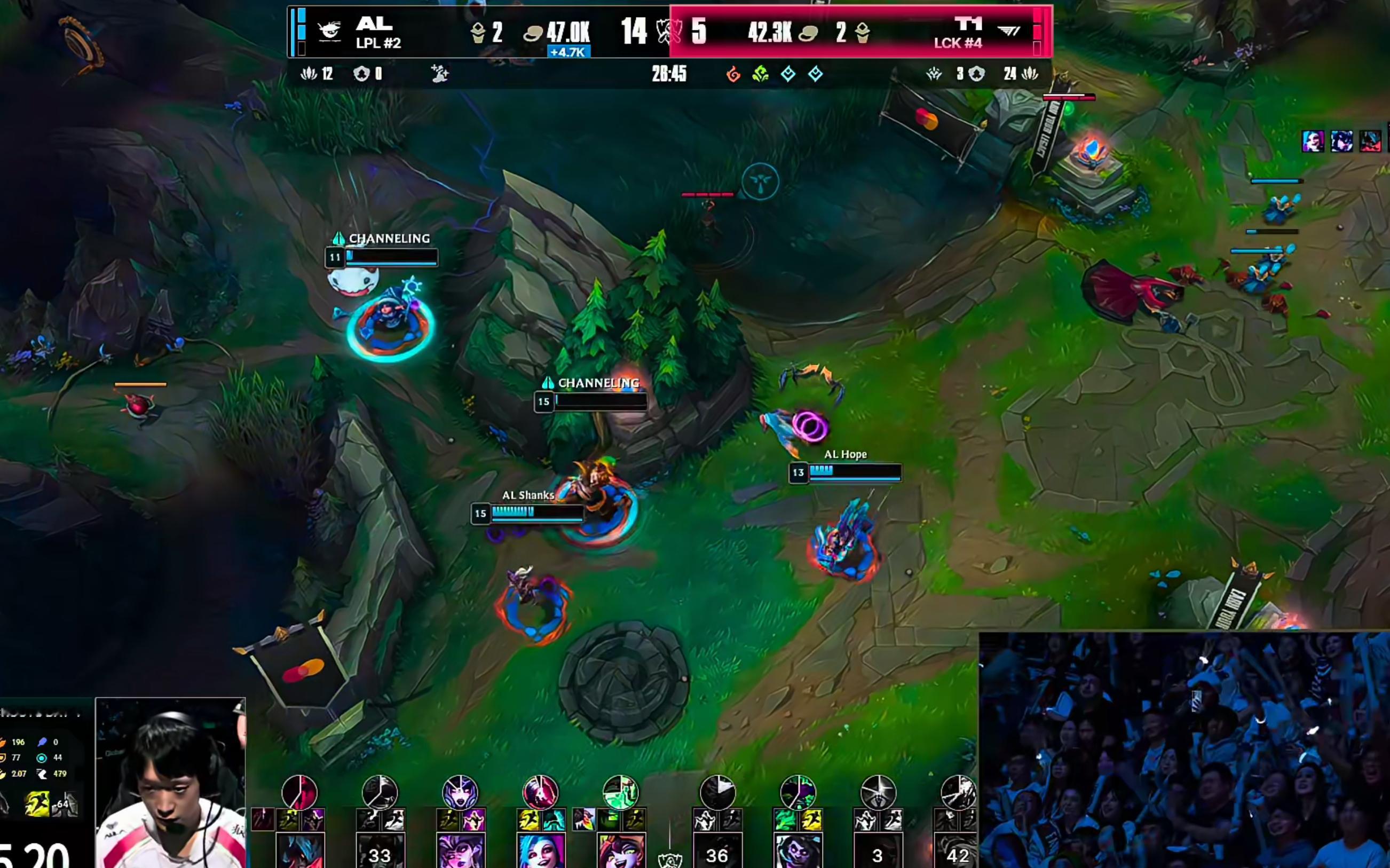Open the player webcam feed
Image resolution: width=1390 pixels, height=868 pixels.
(170, 783)
